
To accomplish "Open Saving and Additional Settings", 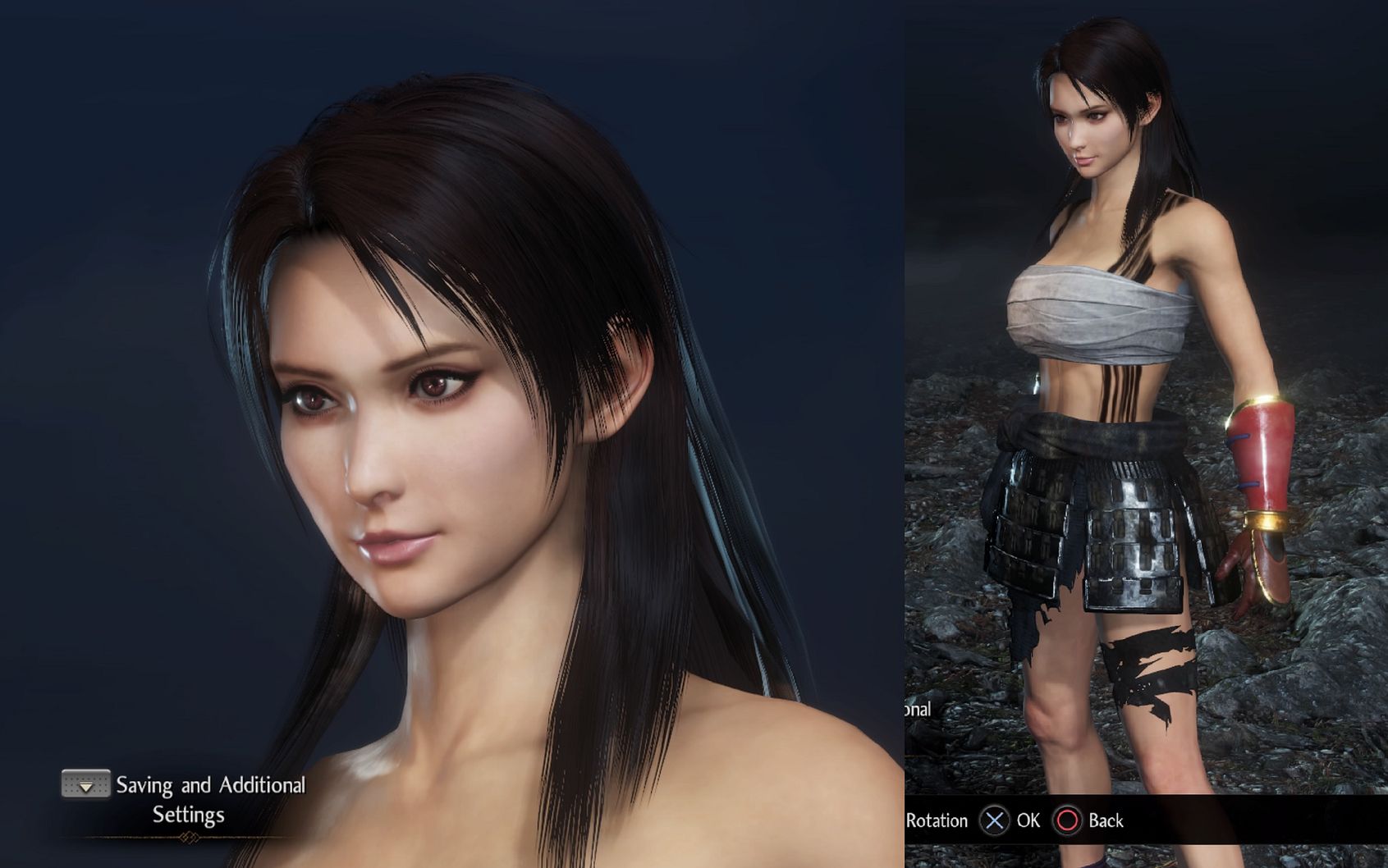I will pos(212,785).
